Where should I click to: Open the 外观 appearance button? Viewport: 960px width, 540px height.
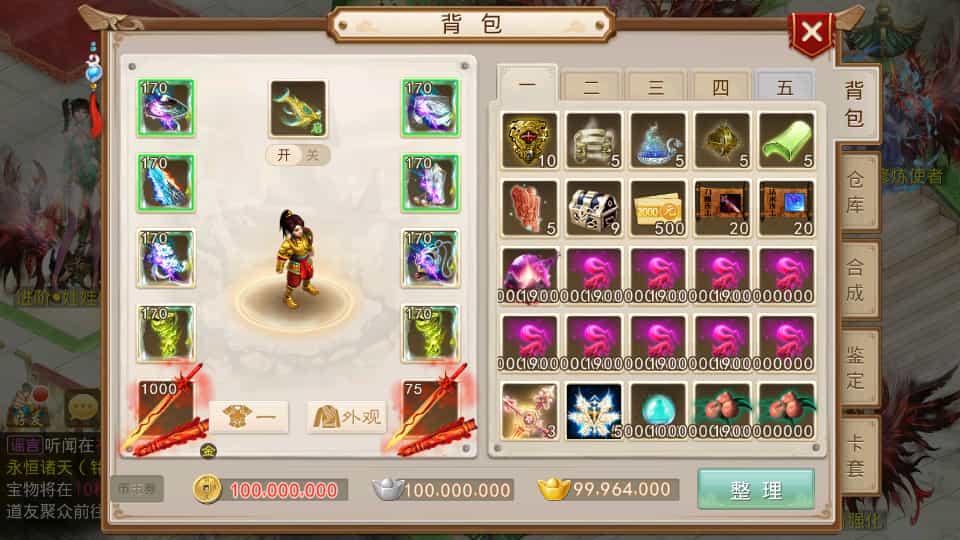pyautogui.click(x=346, y=417)
